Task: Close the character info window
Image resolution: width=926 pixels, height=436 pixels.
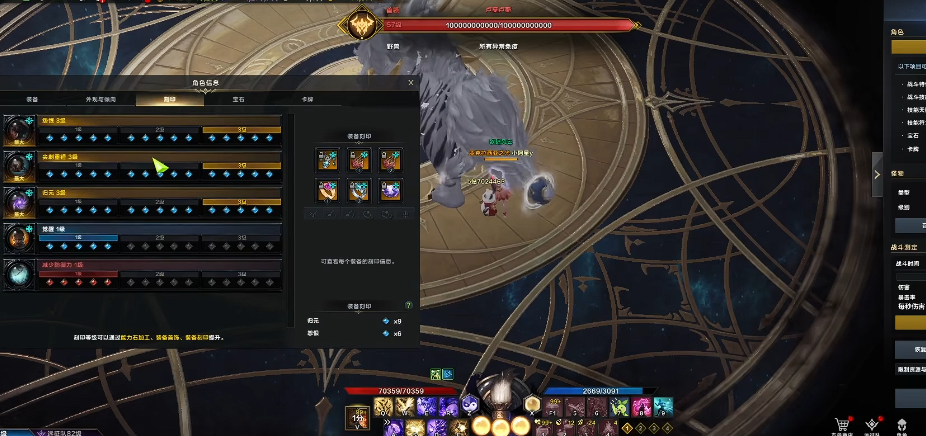Action: click(x=411, y=83)
